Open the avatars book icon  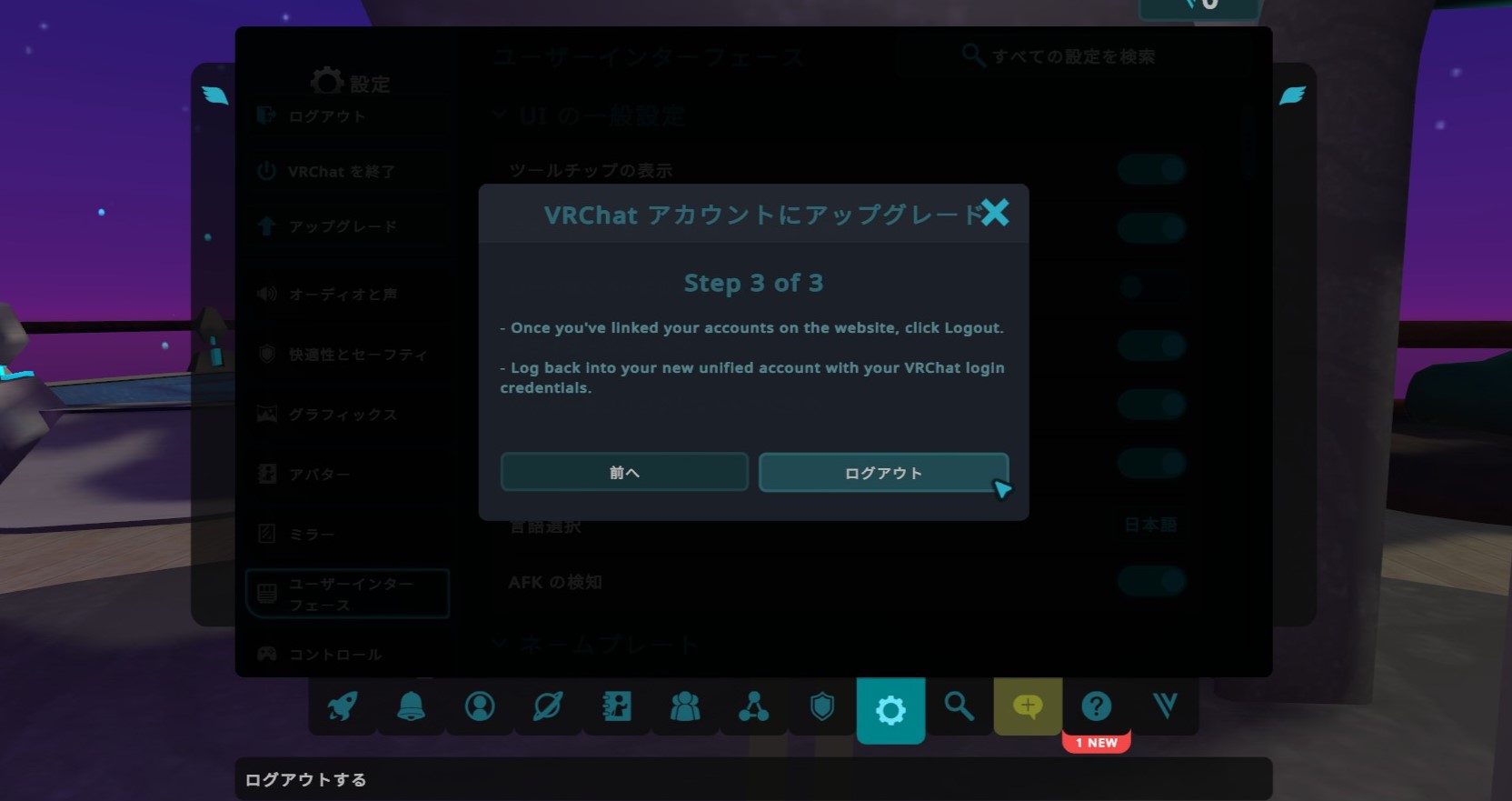point(617,707)
